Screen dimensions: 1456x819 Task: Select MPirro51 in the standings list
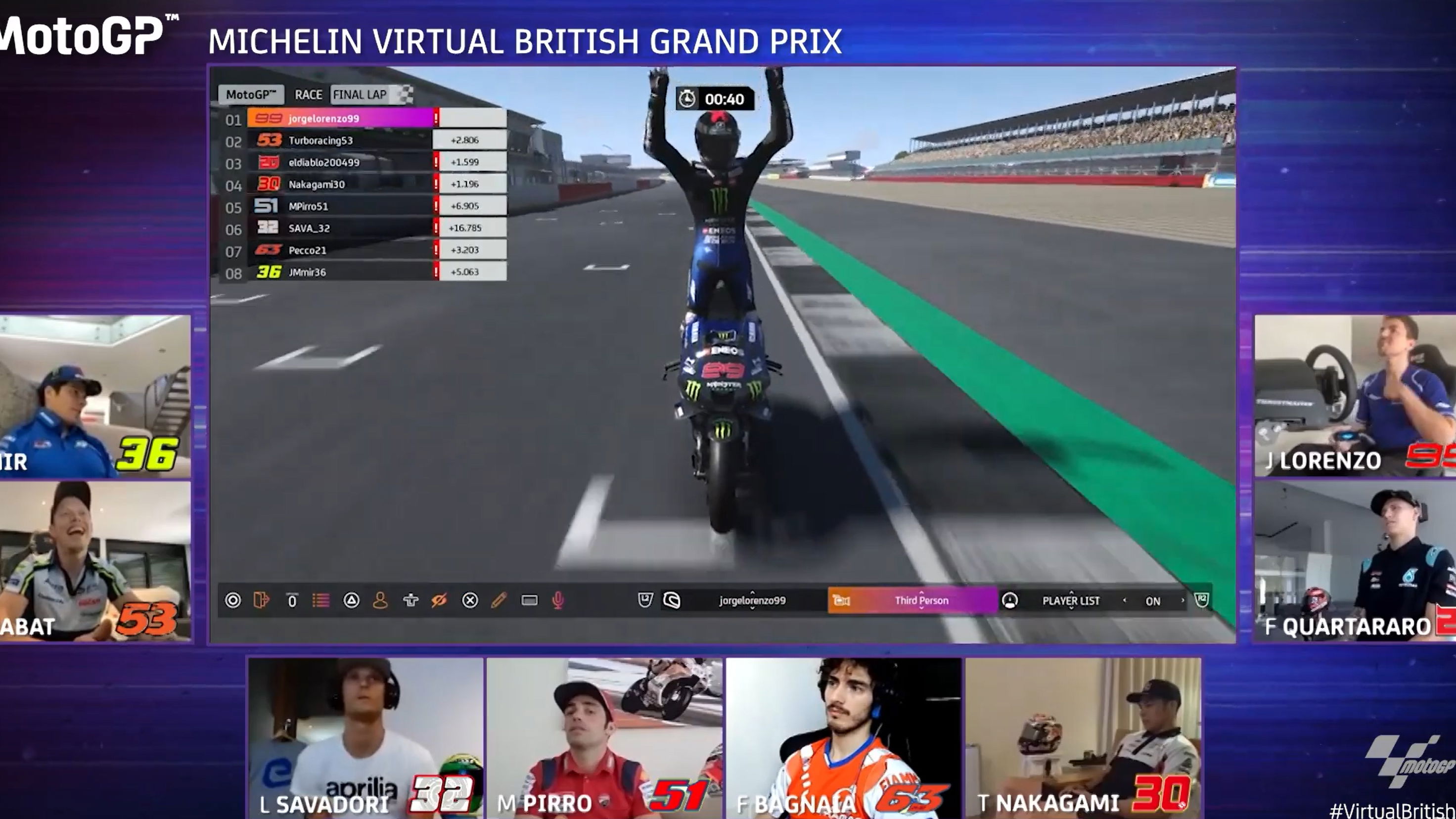[x=340, y=206]
